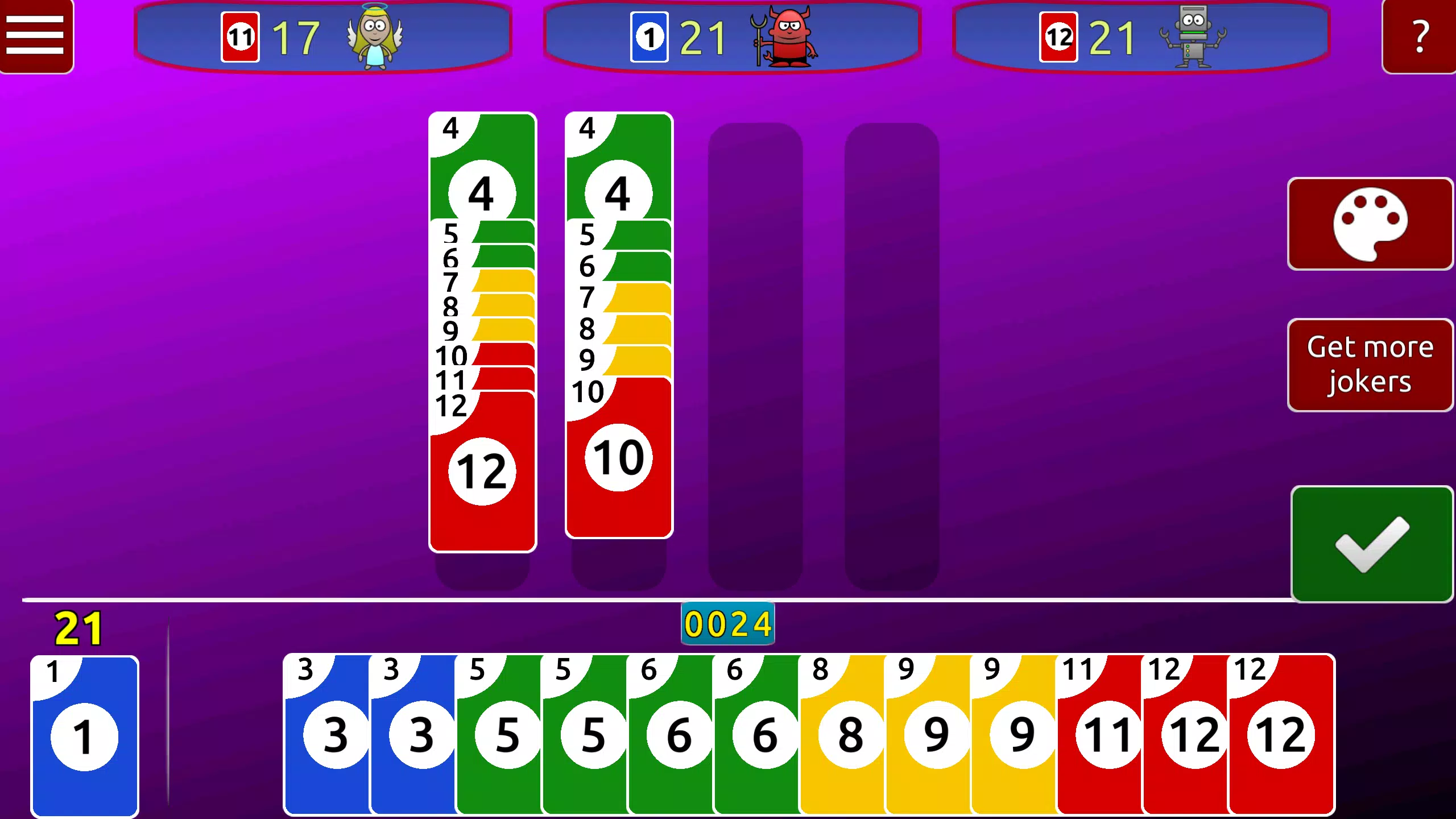Open the color palette settings
This screenshot has height=819, width=1456.
click(1371, 223)
